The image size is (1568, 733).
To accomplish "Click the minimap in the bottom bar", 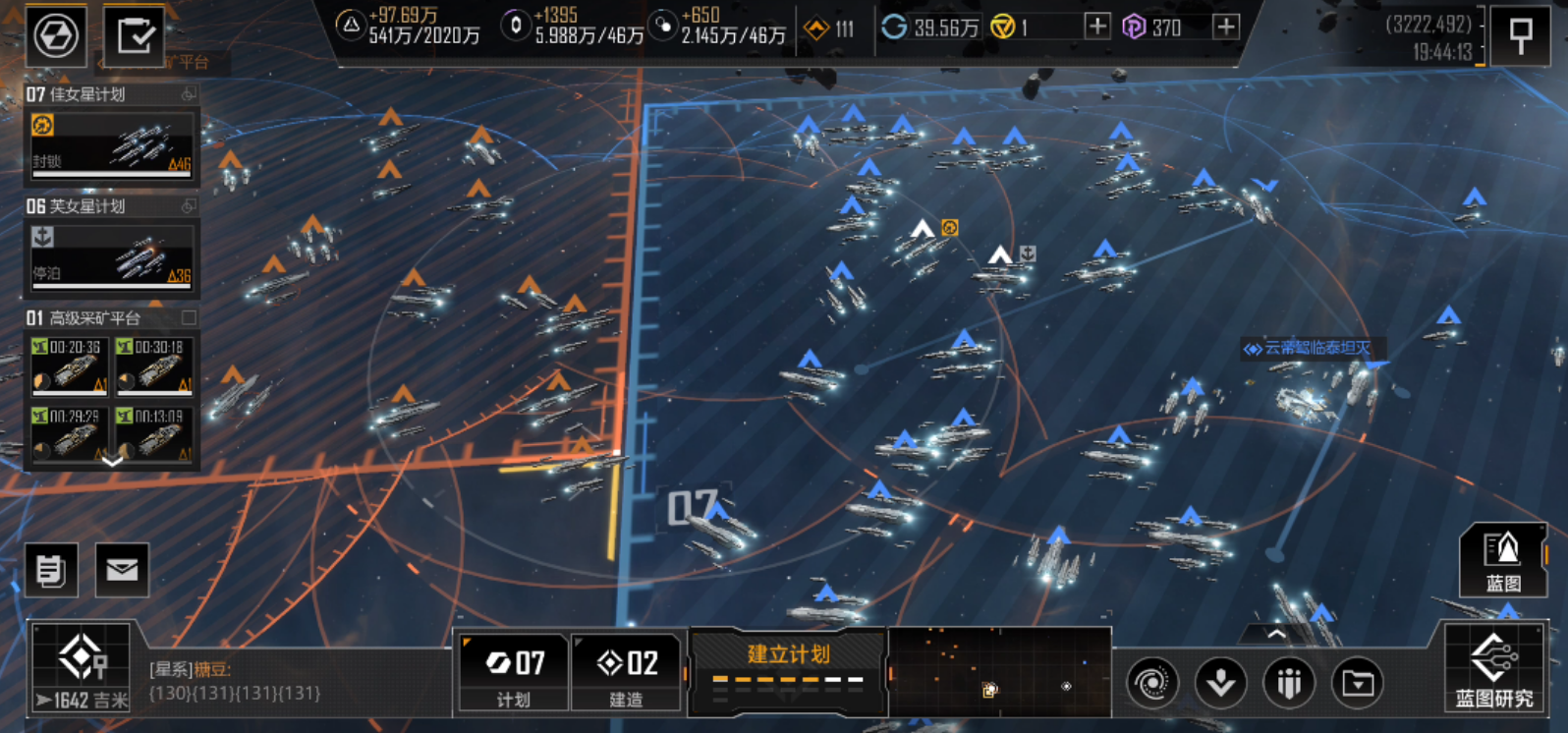I will pos(999,672).
